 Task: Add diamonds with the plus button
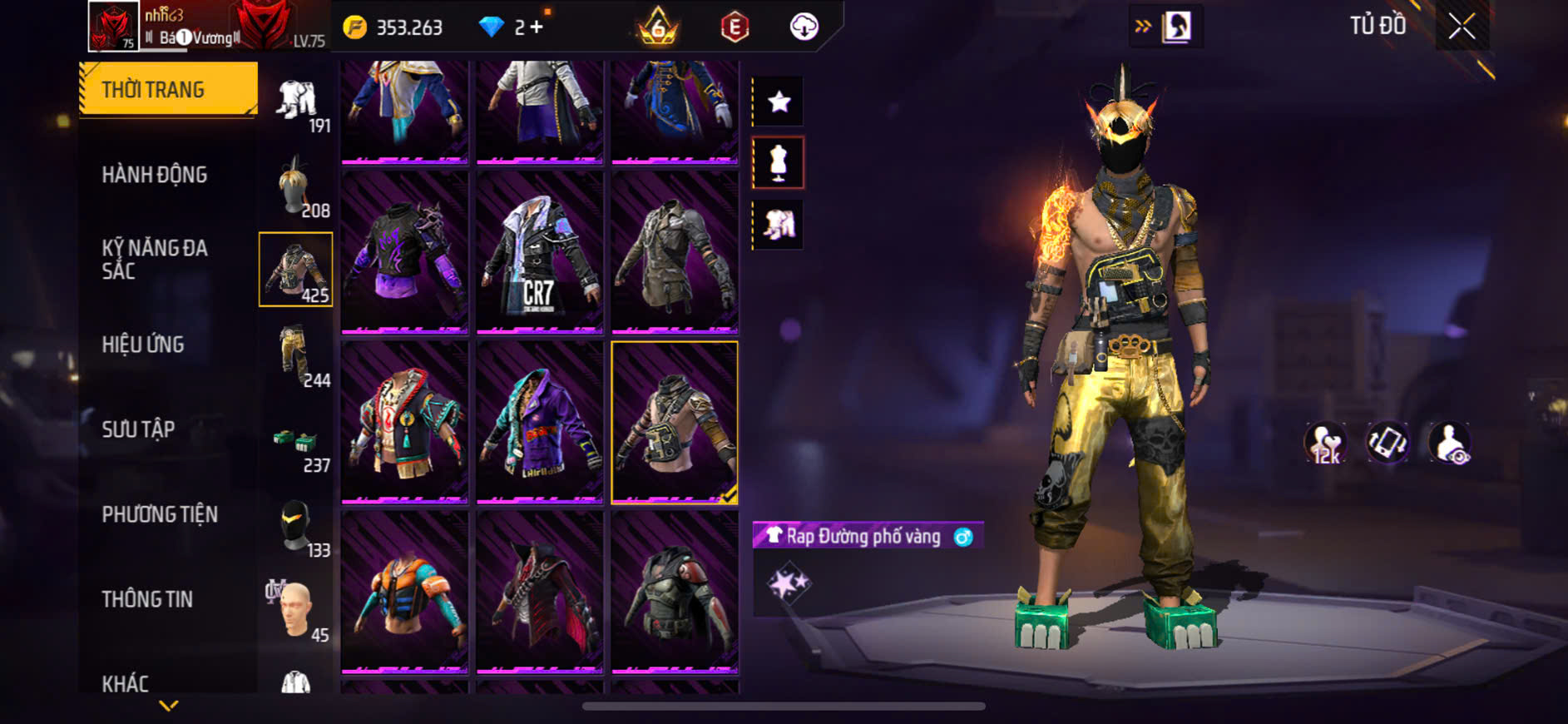click(537, 27)
